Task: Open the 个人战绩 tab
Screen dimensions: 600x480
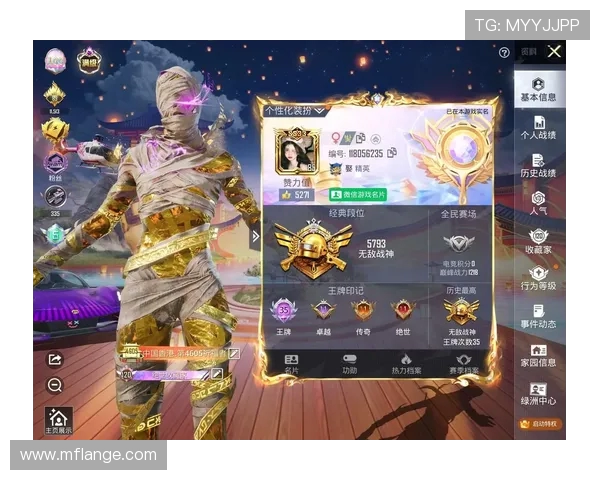Action: (x=538, y=127)
